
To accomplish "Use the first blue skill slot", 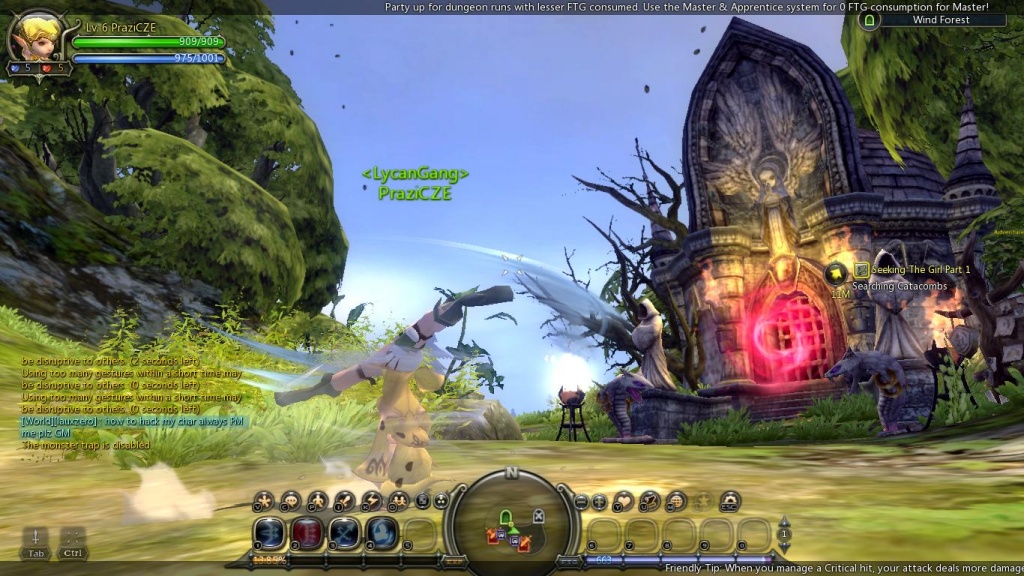I will [268, 534].
